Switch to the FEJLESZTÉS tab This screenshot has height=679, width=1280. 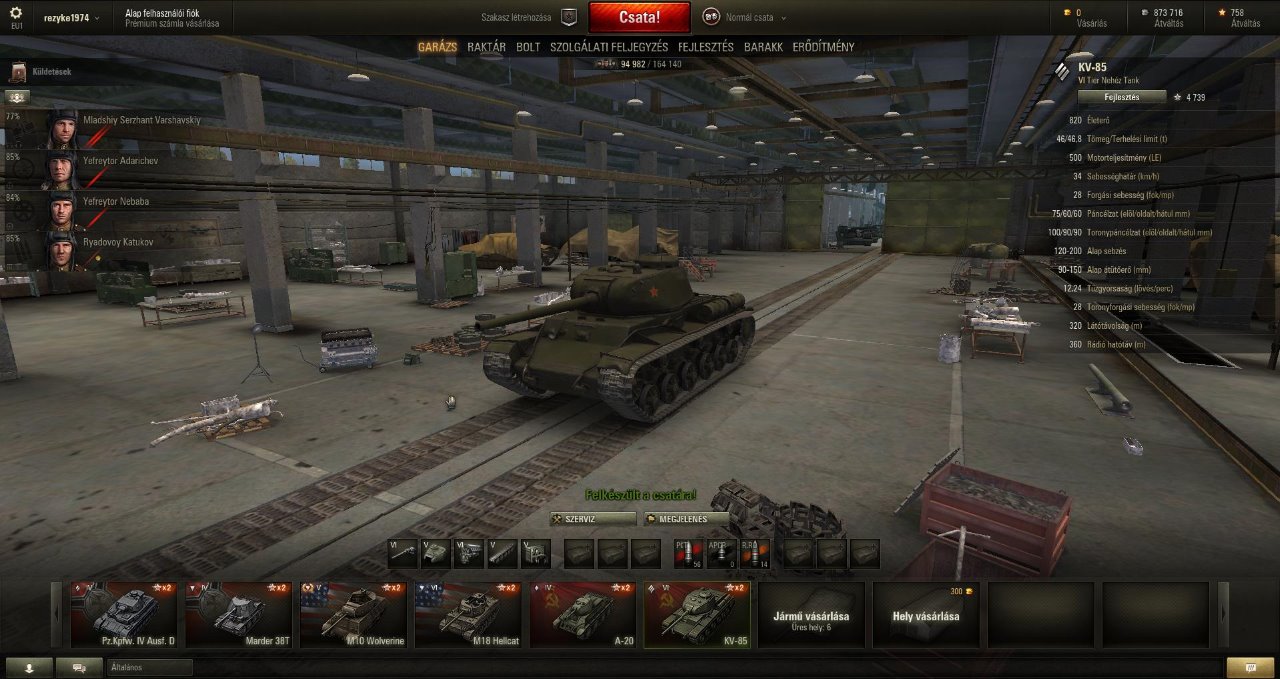(705, 47)
